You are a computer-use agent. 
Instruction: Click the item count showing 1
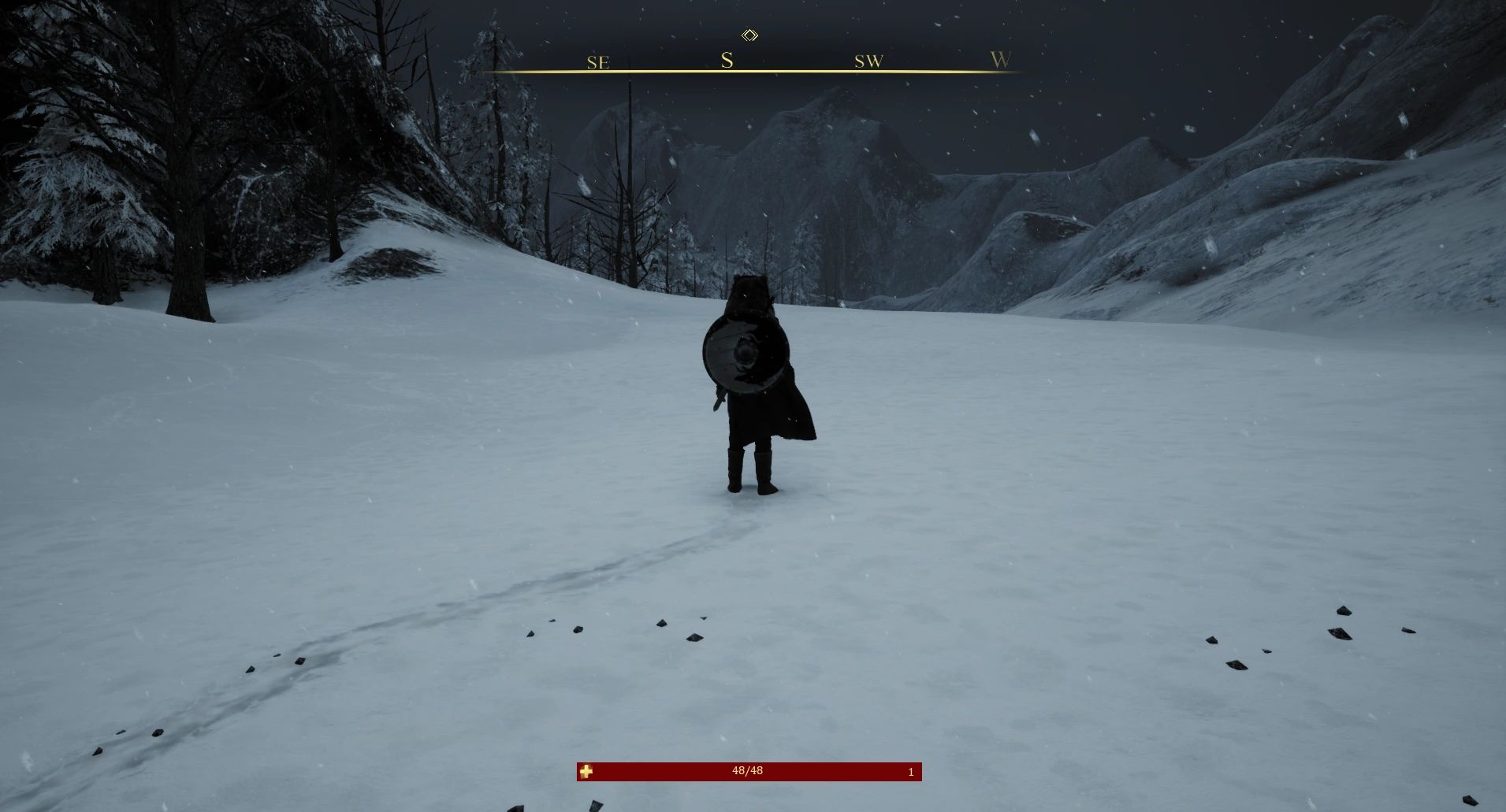[x=909, y=773]
